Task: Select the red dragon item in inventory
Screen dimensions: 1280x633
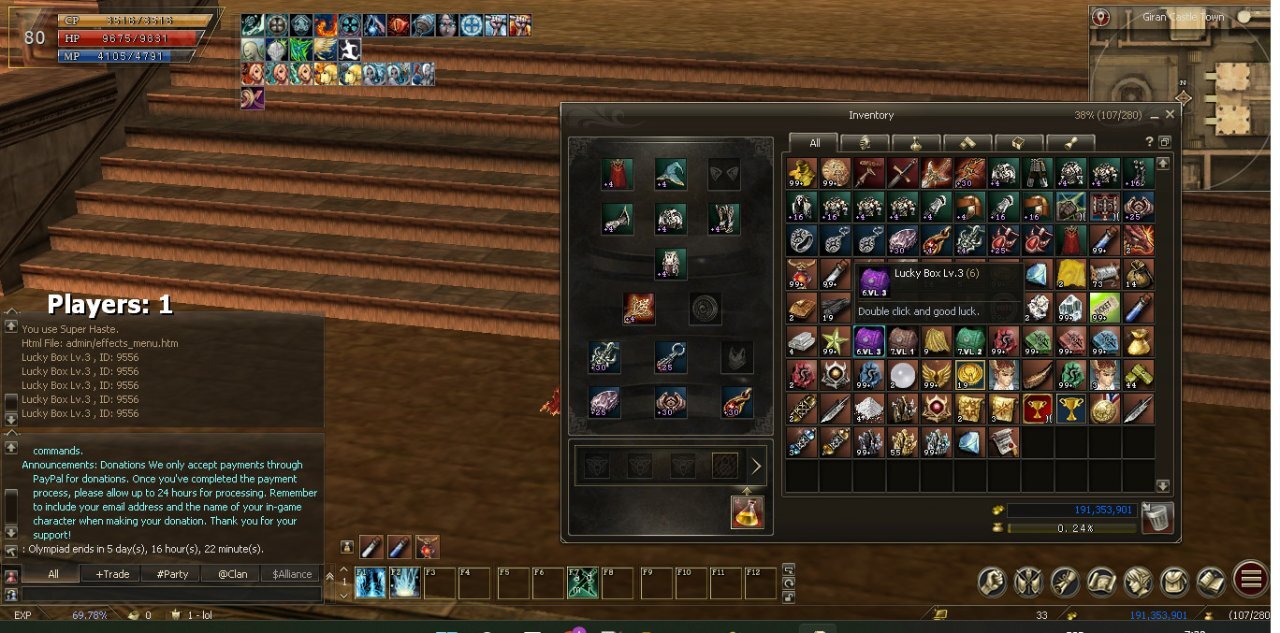Action: (1138, 240)
